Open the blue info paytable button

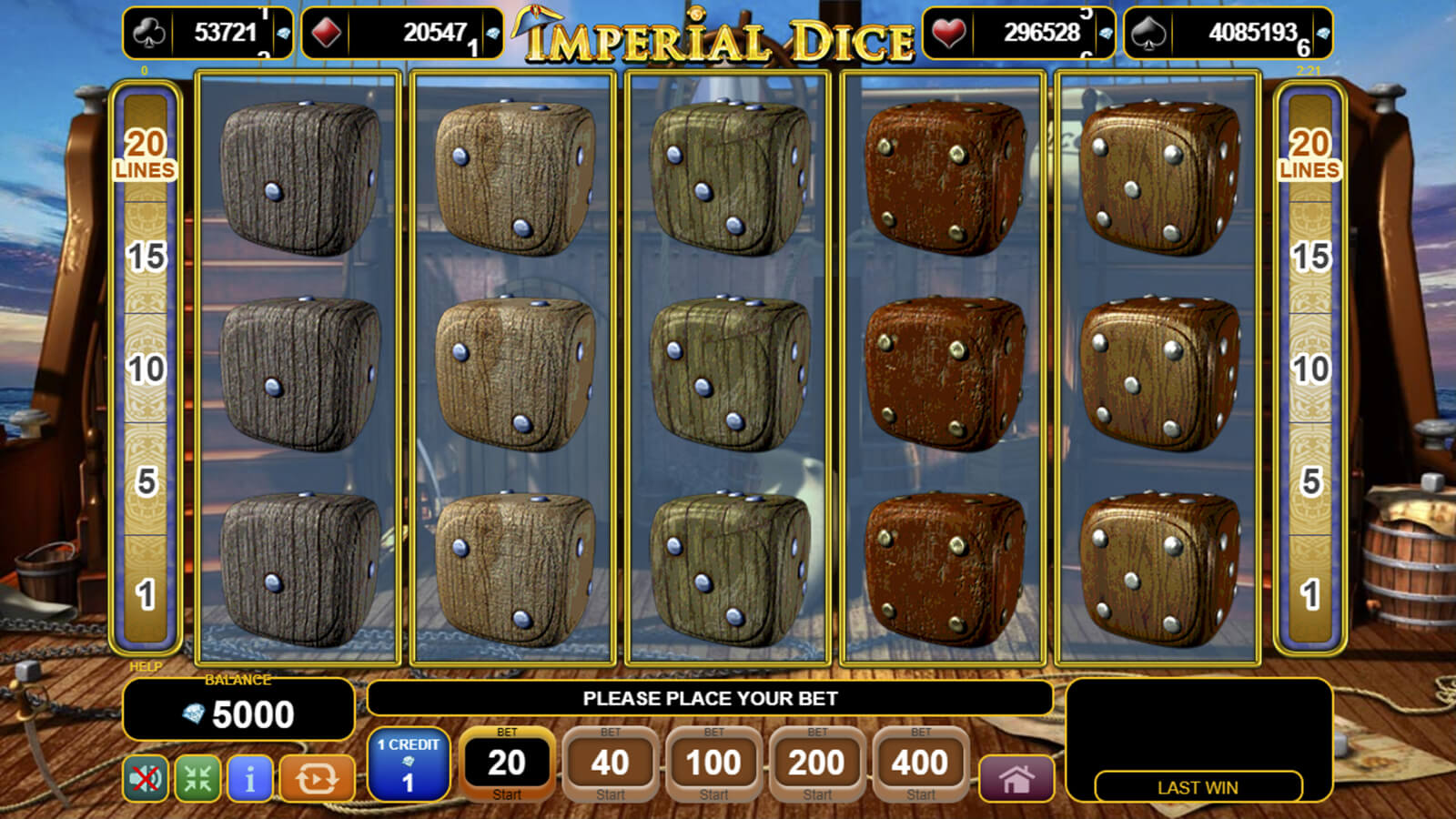coord(249,779)
